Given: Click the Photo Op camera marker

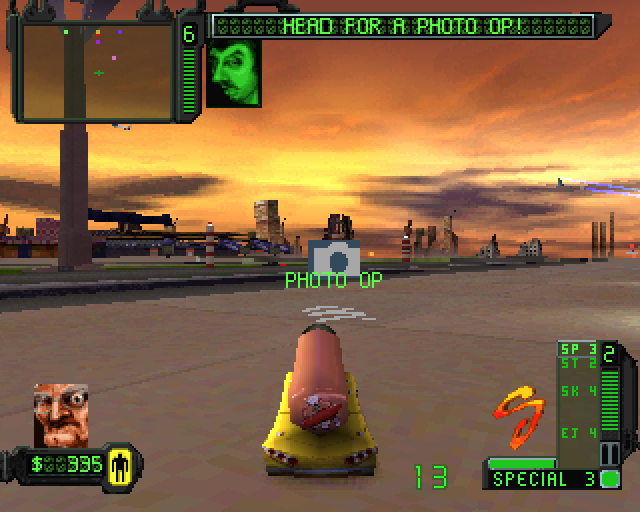Looking at the screenshot, I should (332, 258).
